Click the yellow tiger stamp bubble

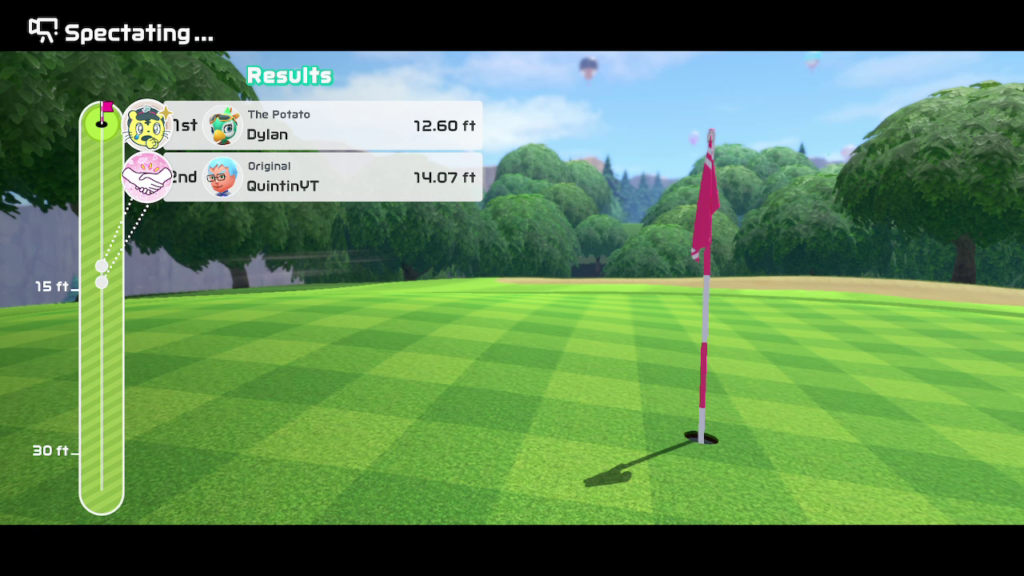(147, 125)
